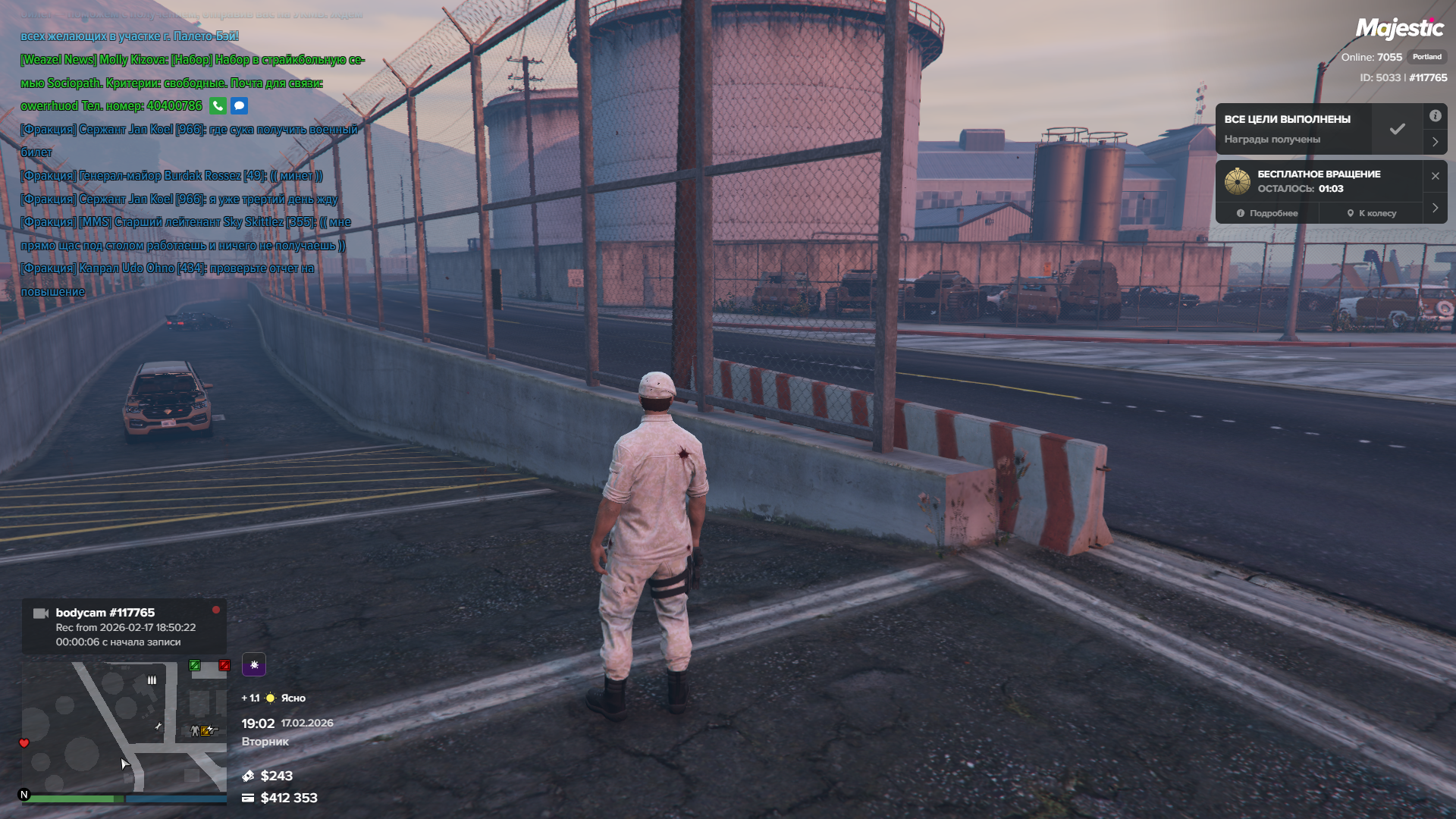Click the minimap
The image size is (1456, 819).
tap(124, 726)
